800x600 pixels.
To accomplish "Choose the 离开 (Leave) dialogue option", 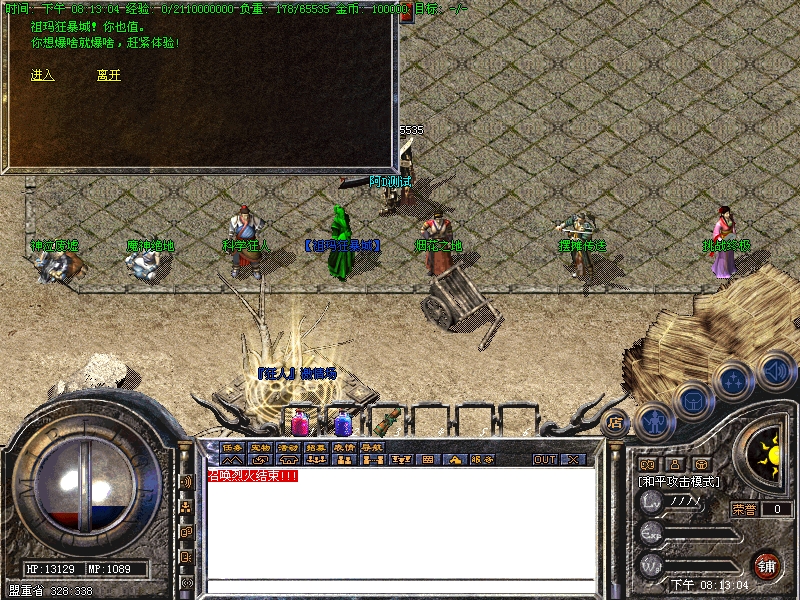I will tap(108, 75).
